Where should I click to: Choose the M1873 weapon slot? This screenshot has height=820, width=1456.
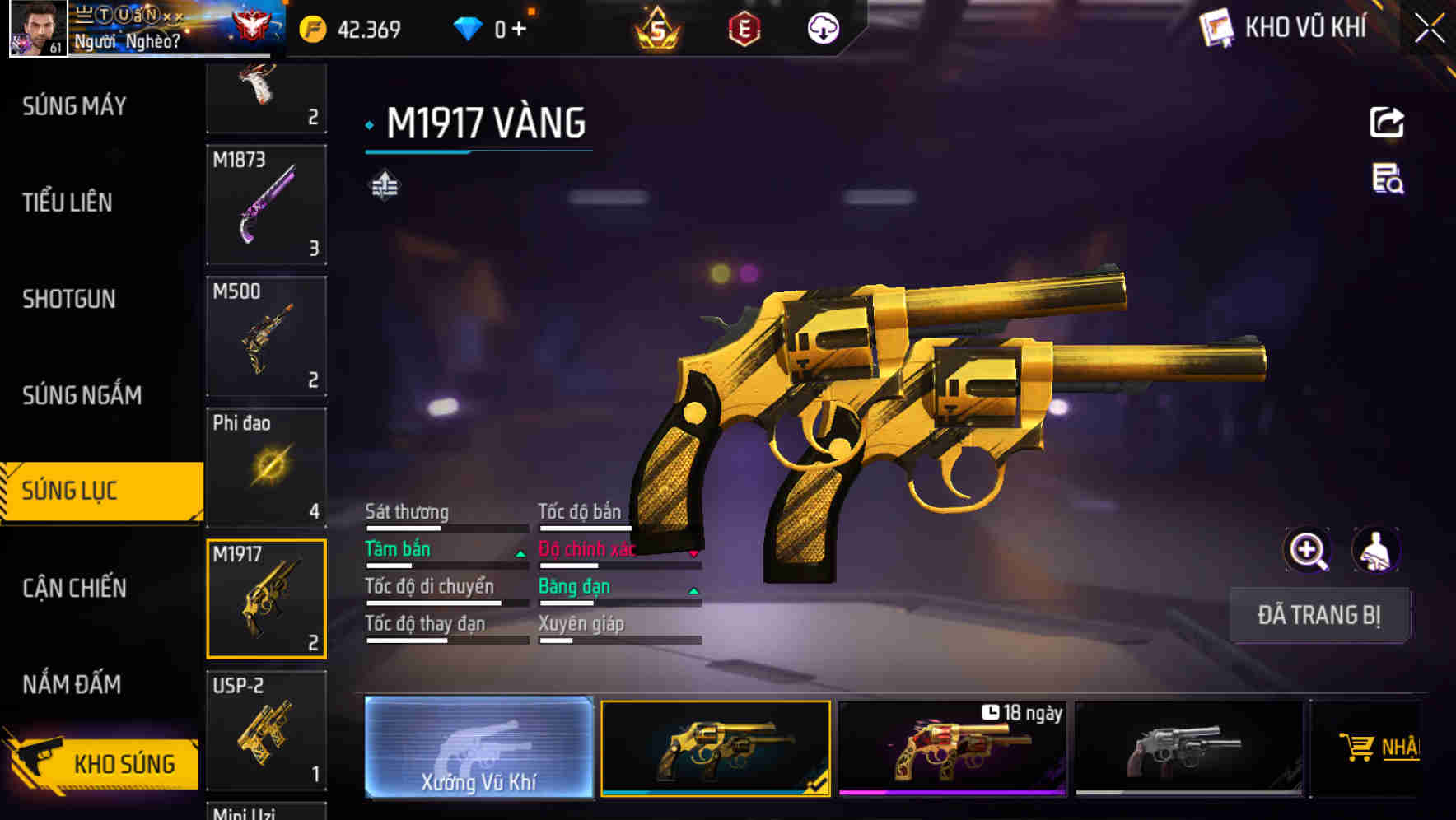tap(266, 204)
